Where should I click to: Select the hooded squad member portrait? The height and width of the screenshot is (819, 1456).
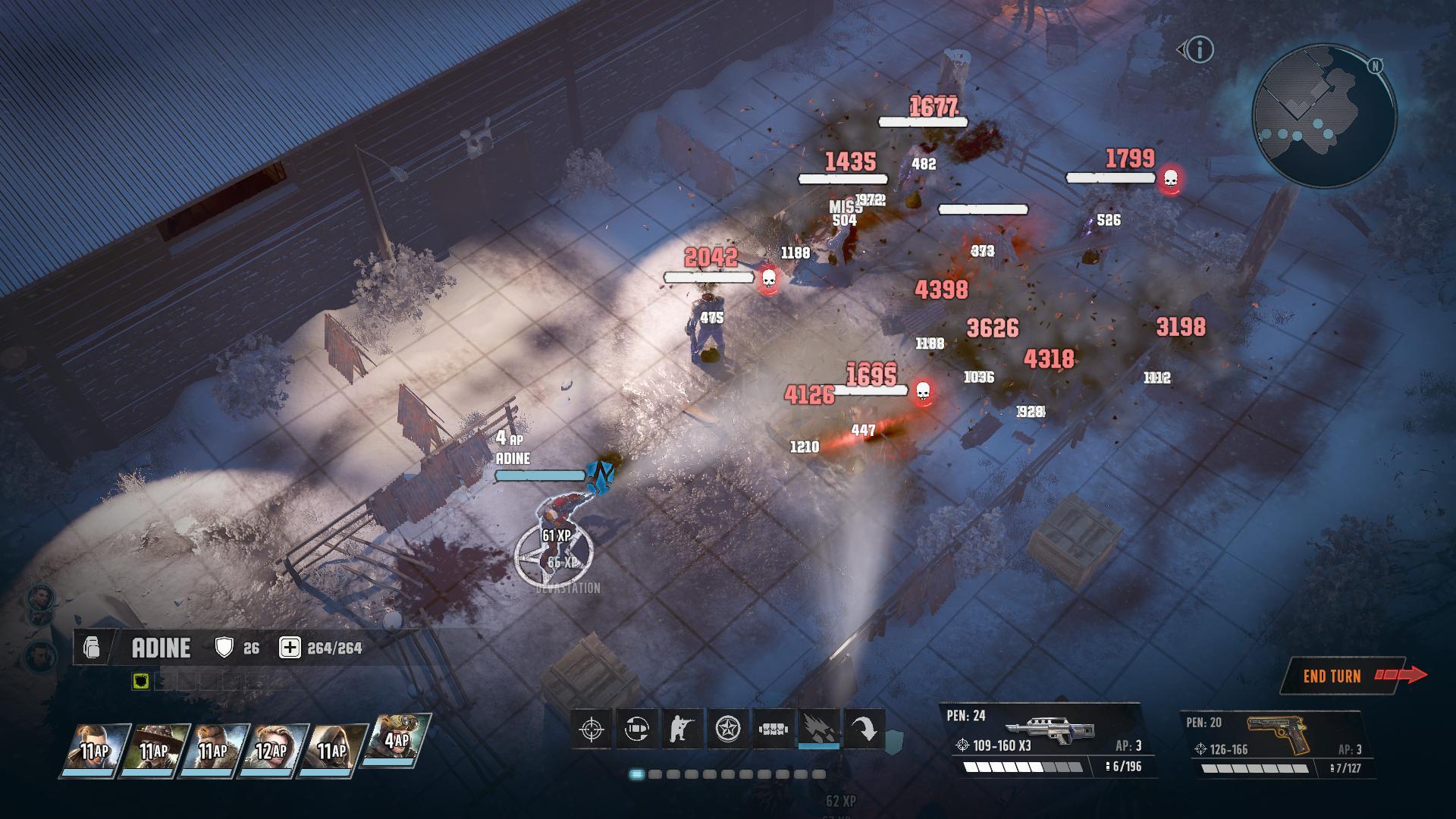(332, 751)
